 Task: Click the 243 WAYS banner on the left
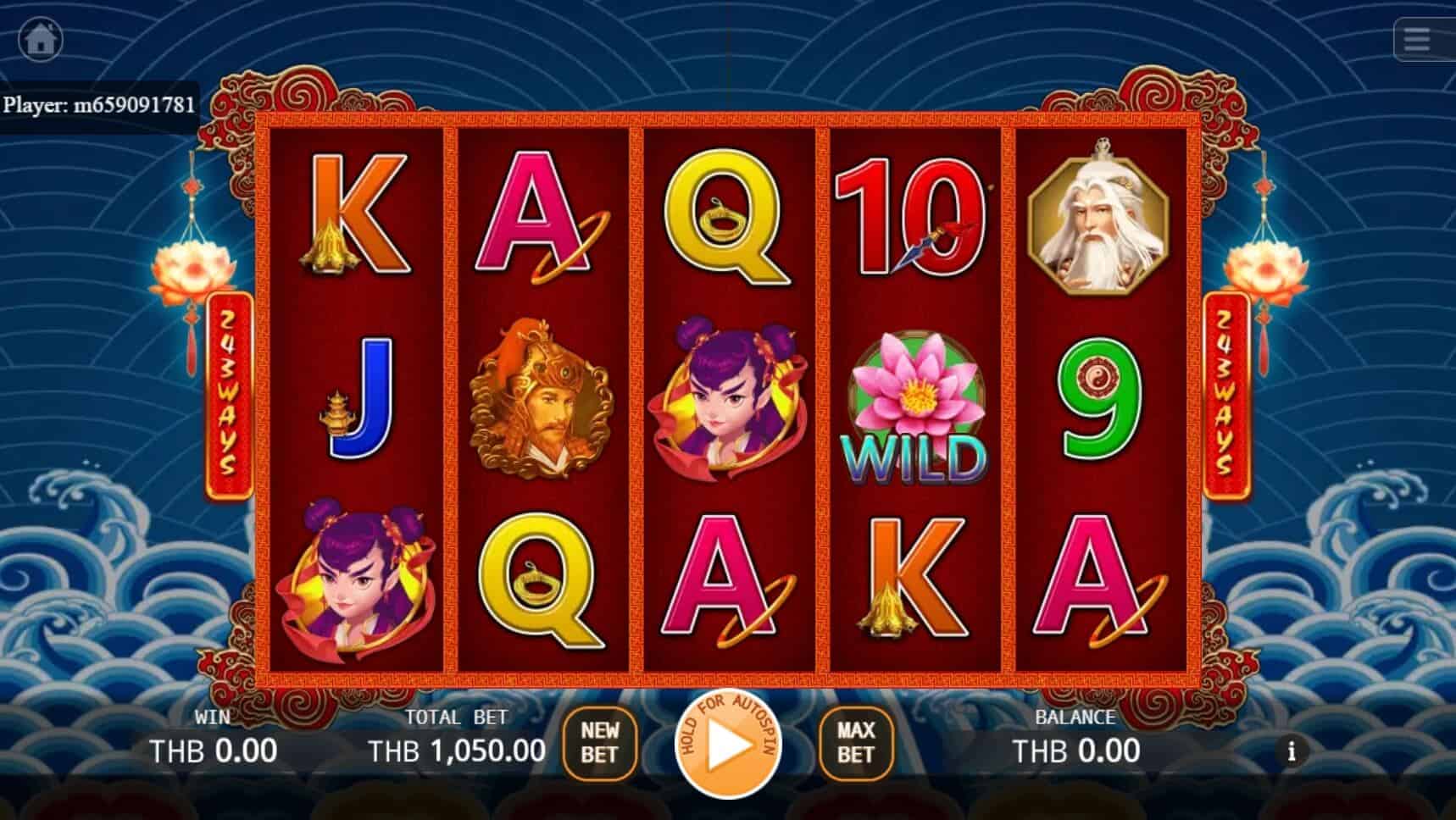click(227, 394)
